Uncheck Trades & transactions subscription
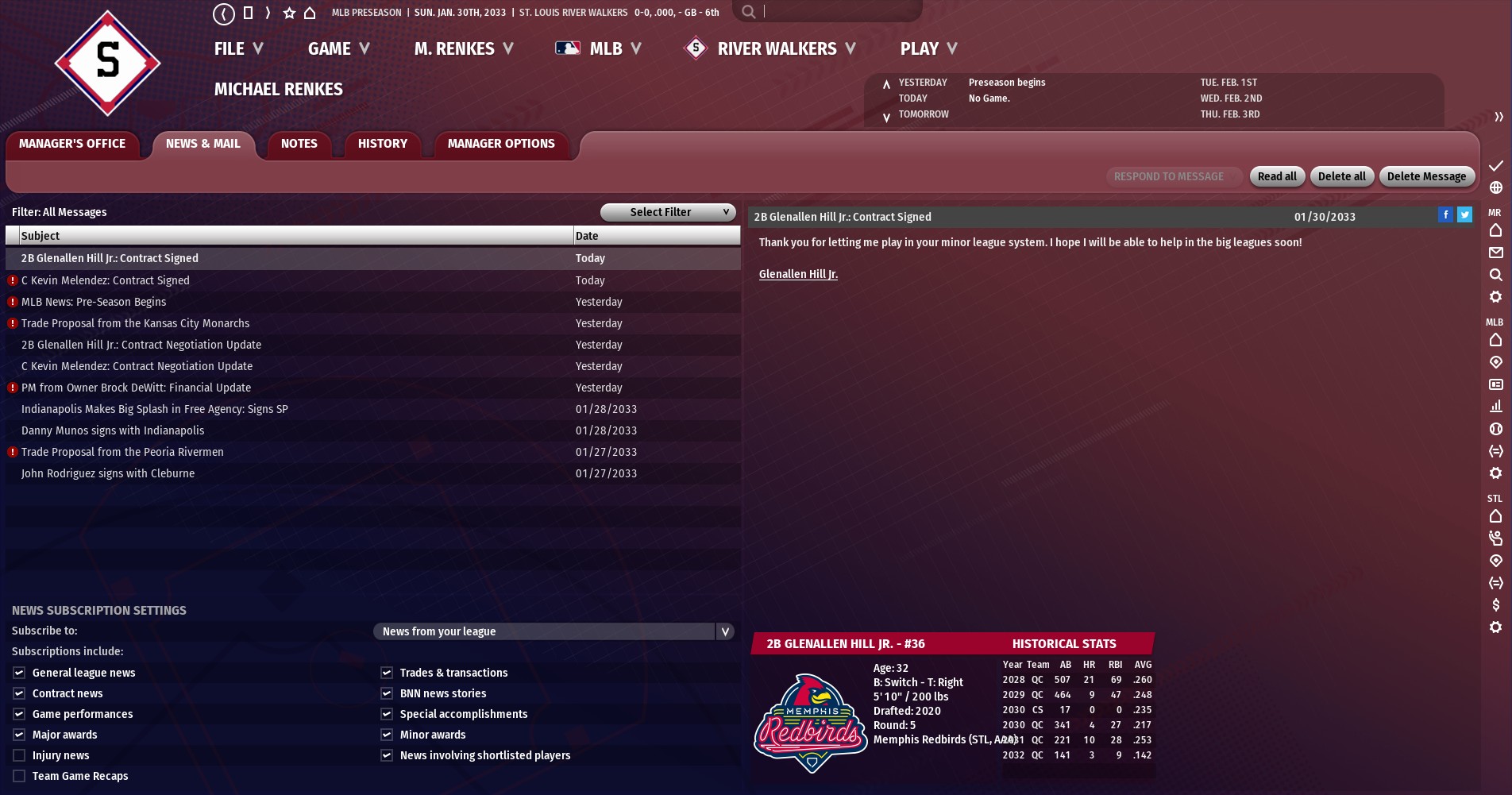Screen dimensions: 1512x795 tap(387, 673)
